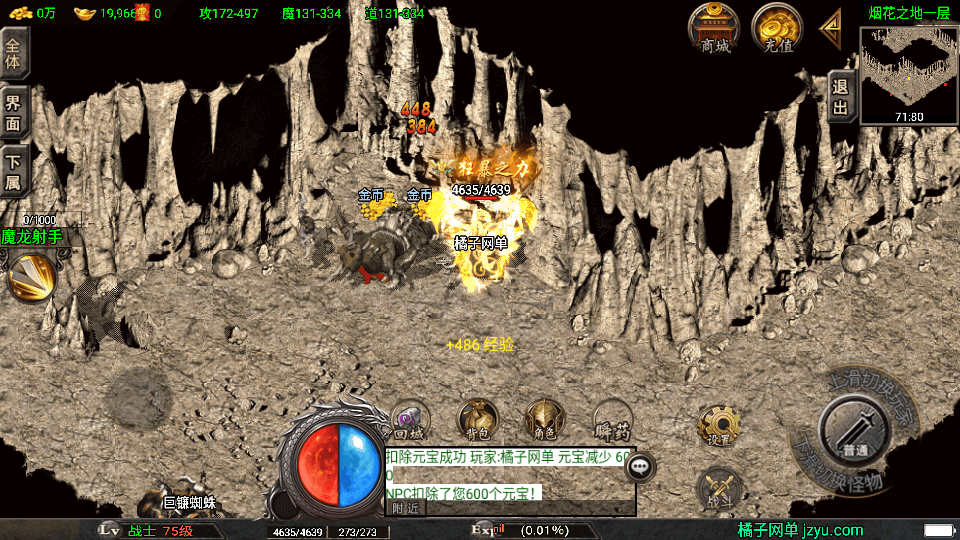Image resolution: width=960 pixels, height=540 pixels.
Task: Select the 界面 tab
Action: tap(14, 112)
